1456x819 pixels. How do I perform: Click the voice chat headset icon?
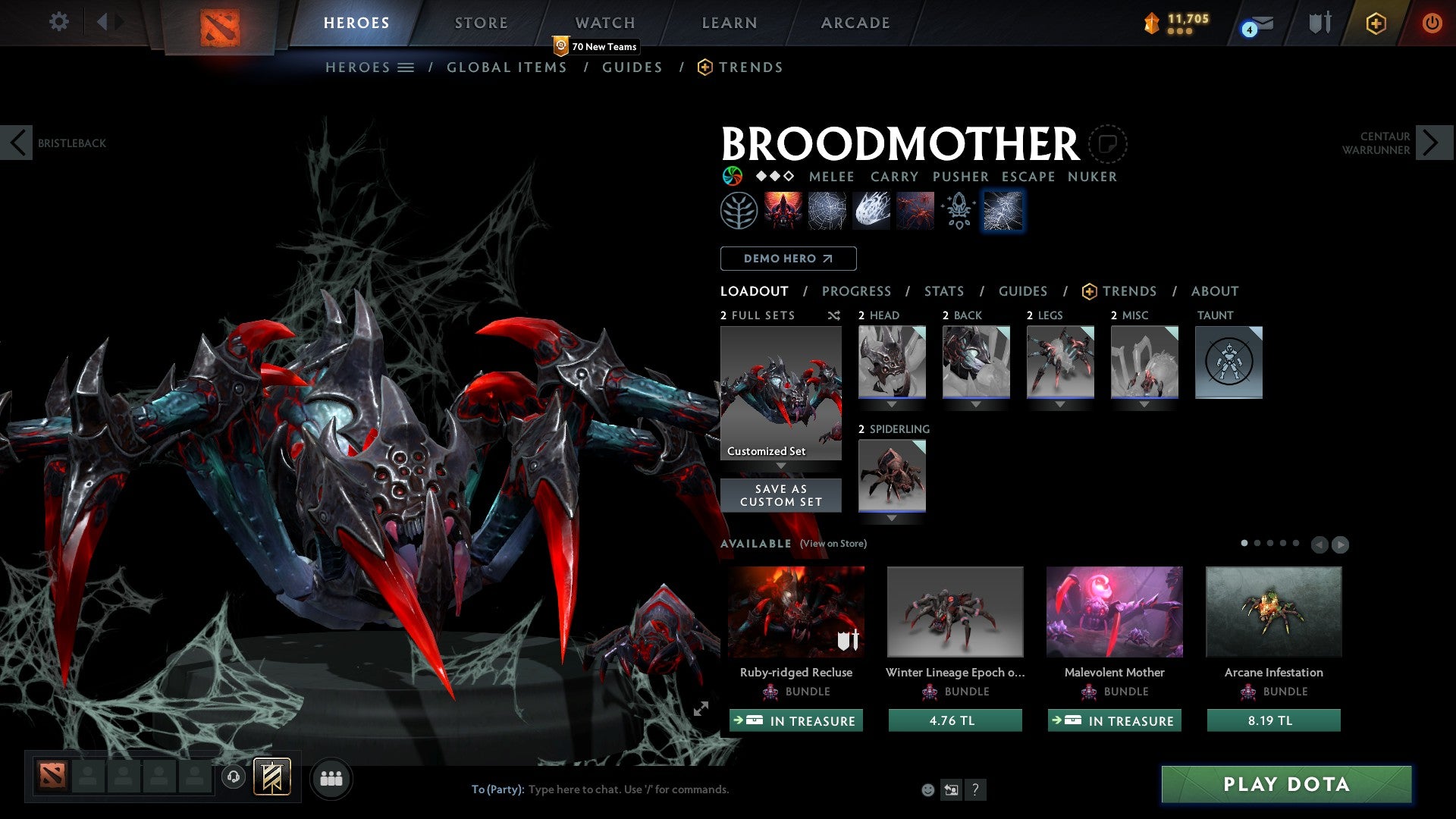[233, 778]
